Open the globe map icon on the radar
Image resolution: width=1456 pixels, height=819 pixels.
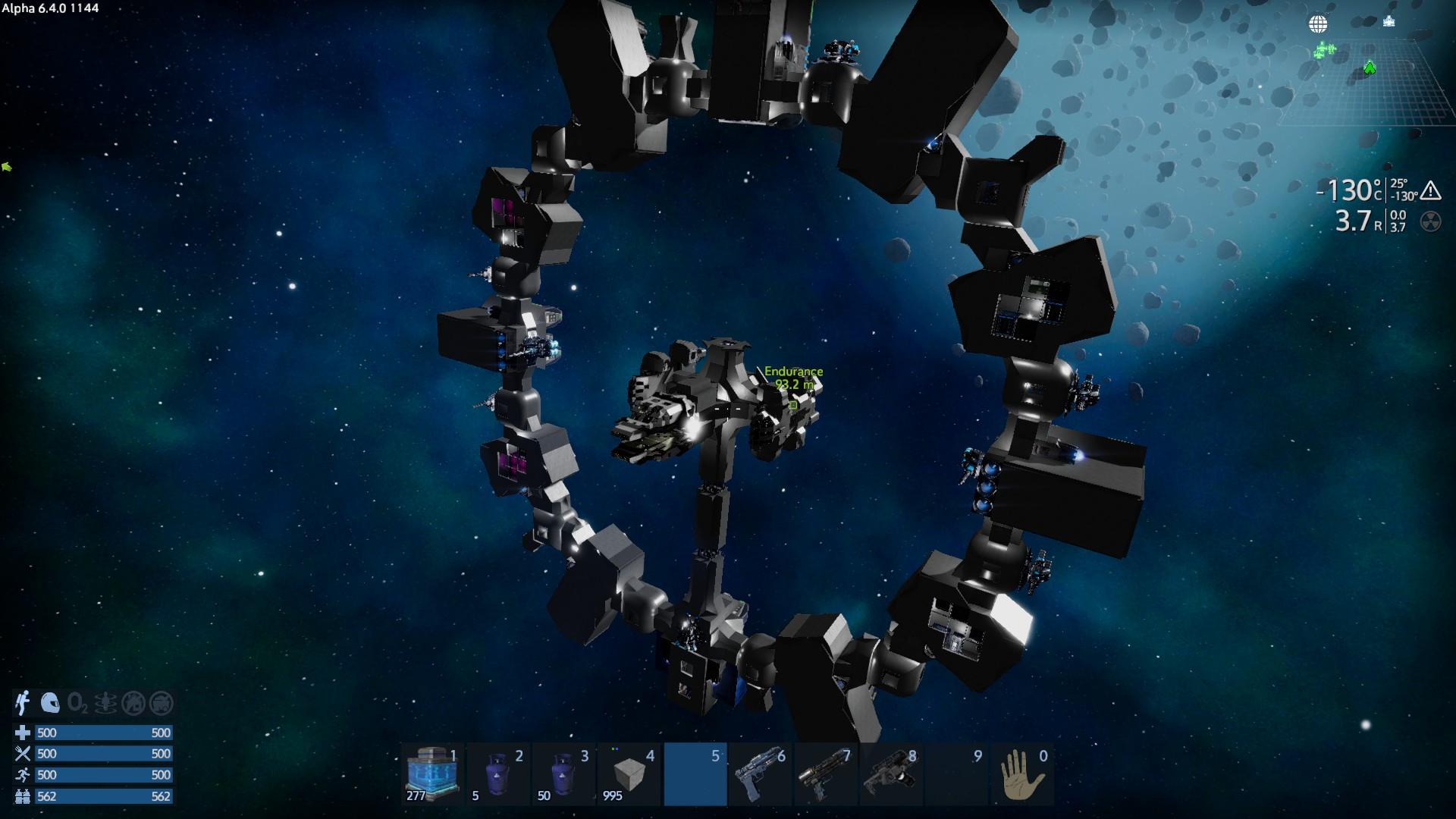click(1318, 24)
